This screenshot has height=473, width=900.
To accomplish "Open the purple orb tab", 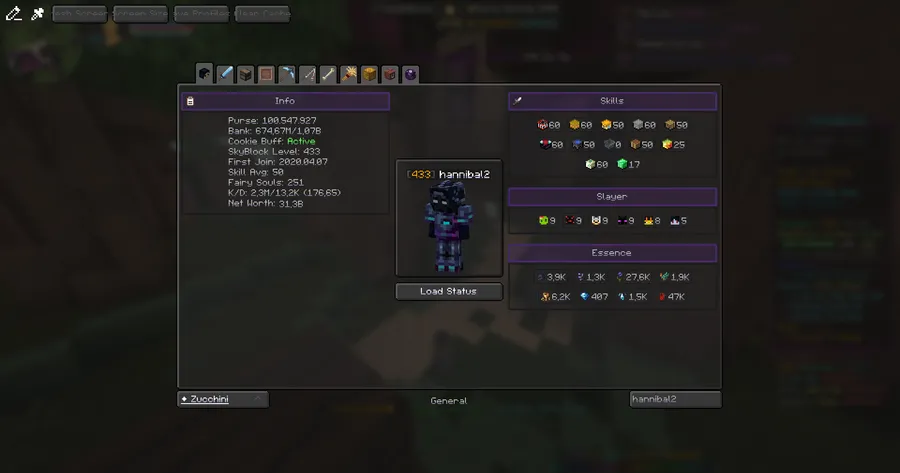I will click(x=410, y=74).
